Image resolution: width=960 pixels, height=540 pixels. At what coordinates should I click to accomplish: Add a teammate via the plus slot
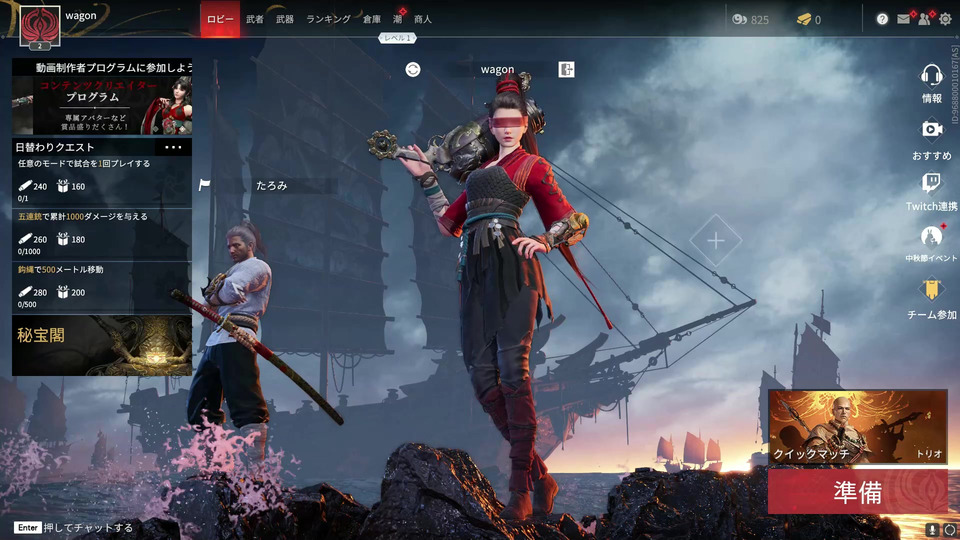tap(716, 241)
